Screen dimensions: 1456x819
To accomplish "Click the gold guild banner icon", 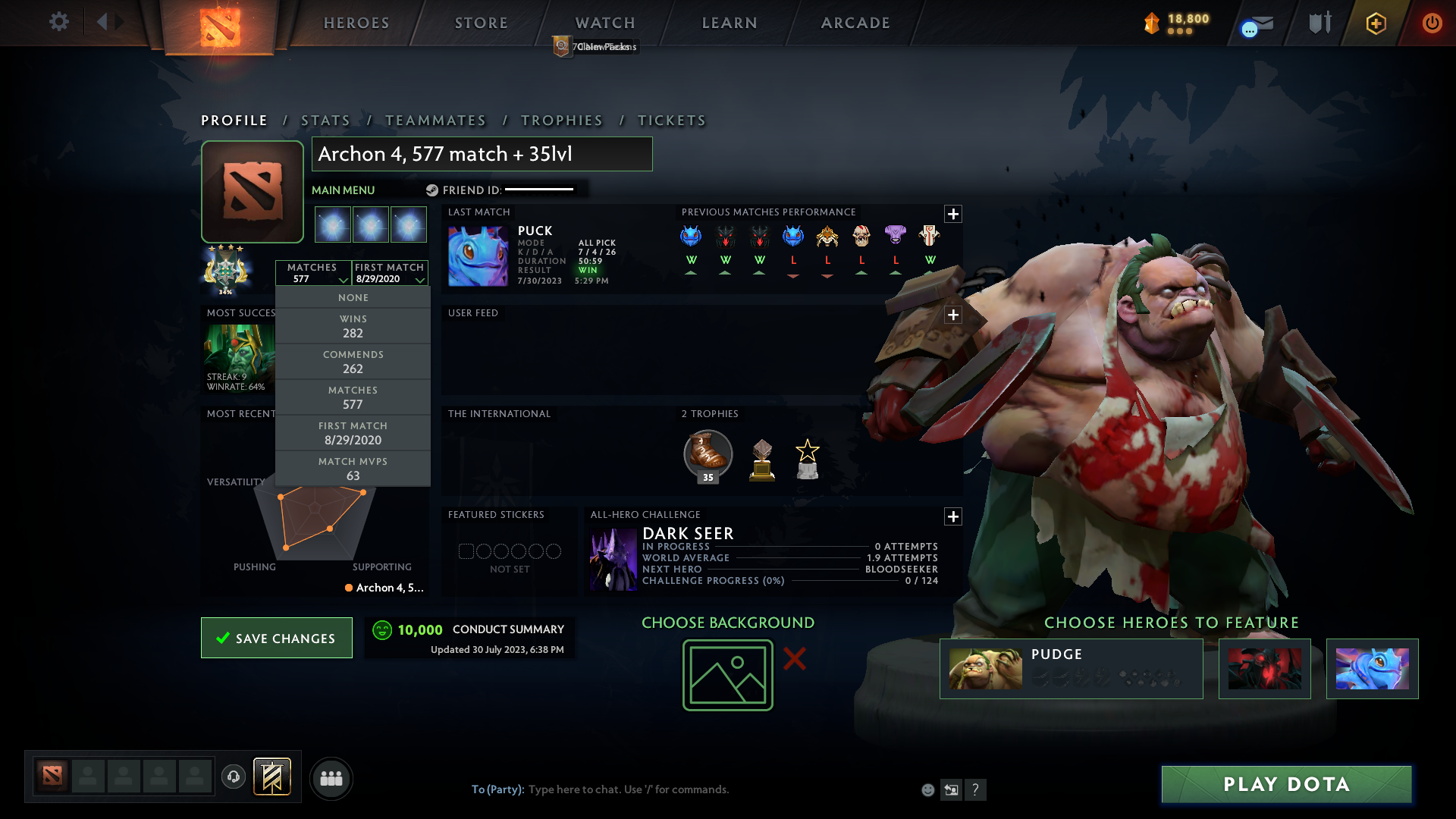I will [x=273, y=777].
